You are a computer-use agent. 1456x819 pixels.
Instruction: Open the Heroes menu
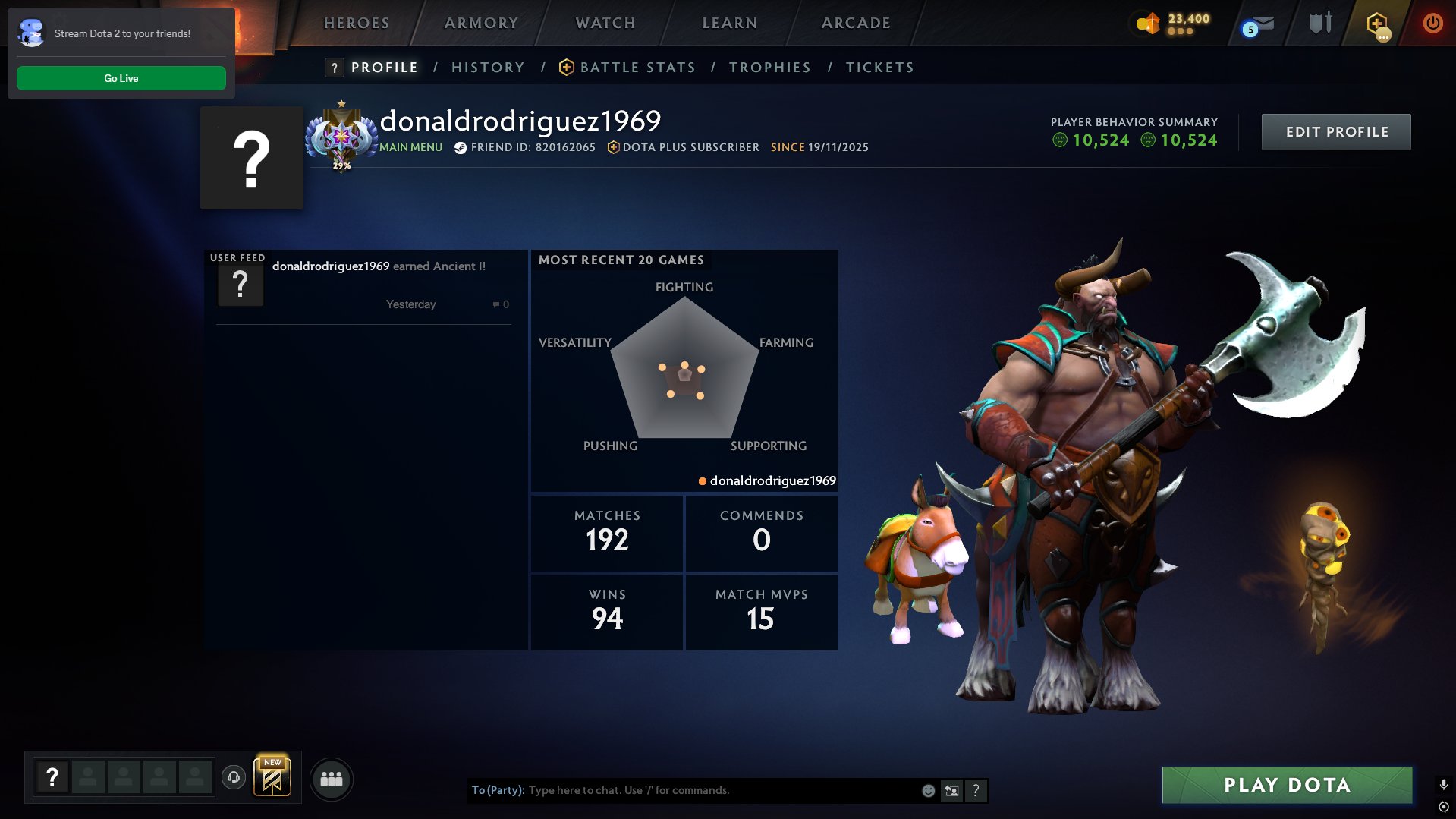tap(357, 23)
